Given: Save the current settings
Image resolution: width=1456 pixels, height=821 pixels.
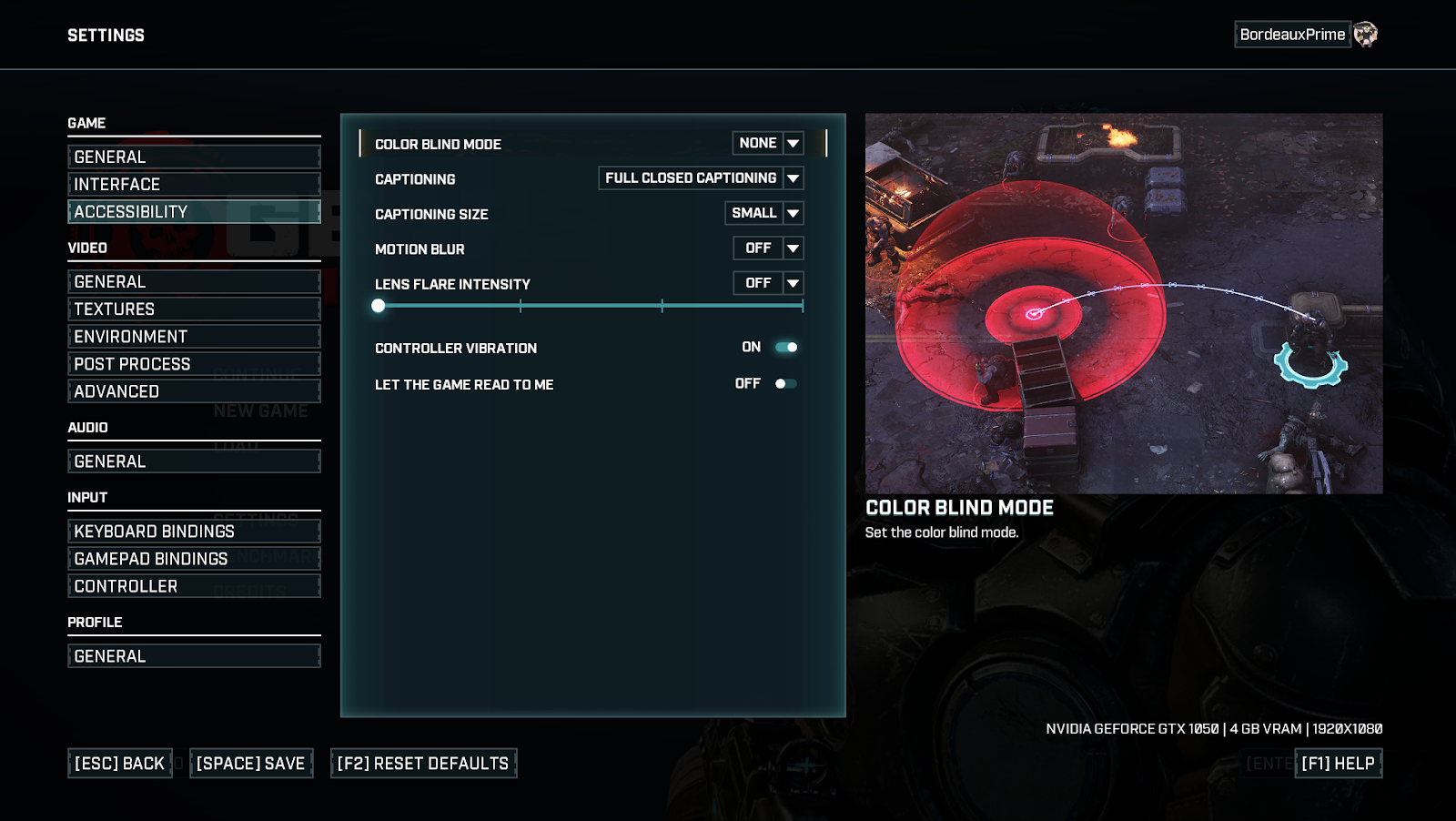Looking at the screenshot, I should coord(251,764).
